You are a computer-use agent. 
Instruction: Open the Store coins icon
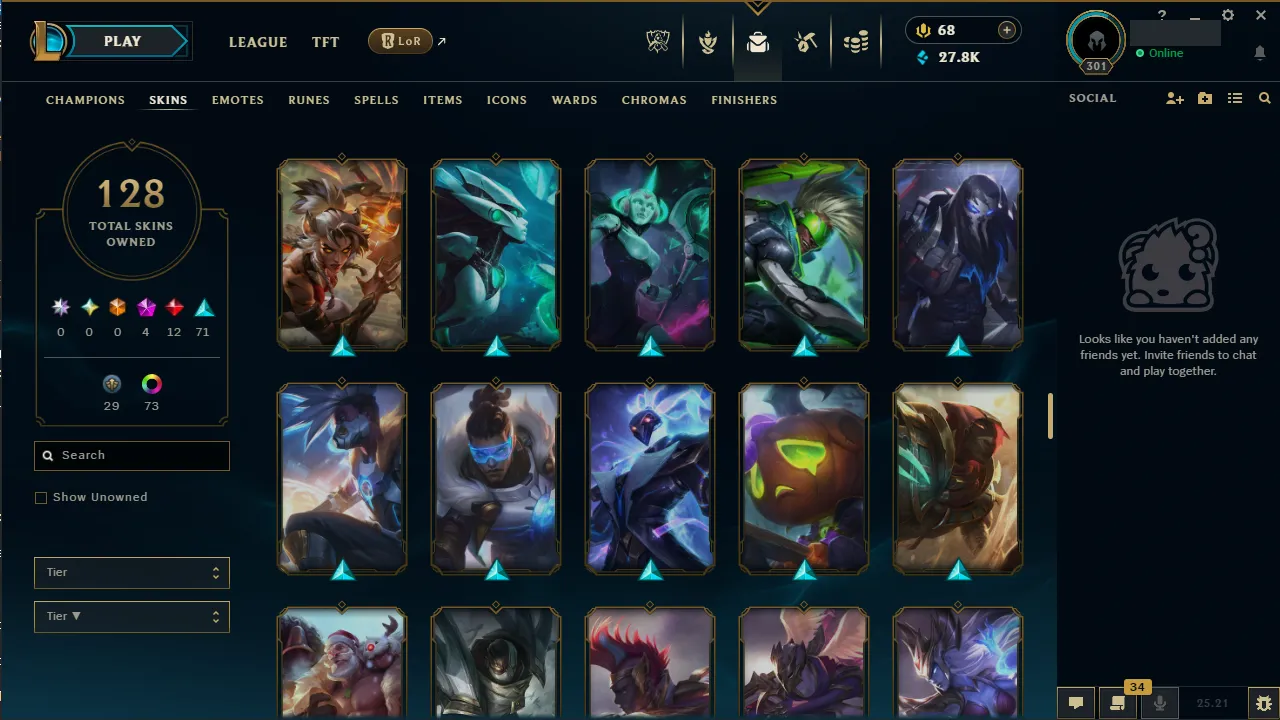[856, 43]
